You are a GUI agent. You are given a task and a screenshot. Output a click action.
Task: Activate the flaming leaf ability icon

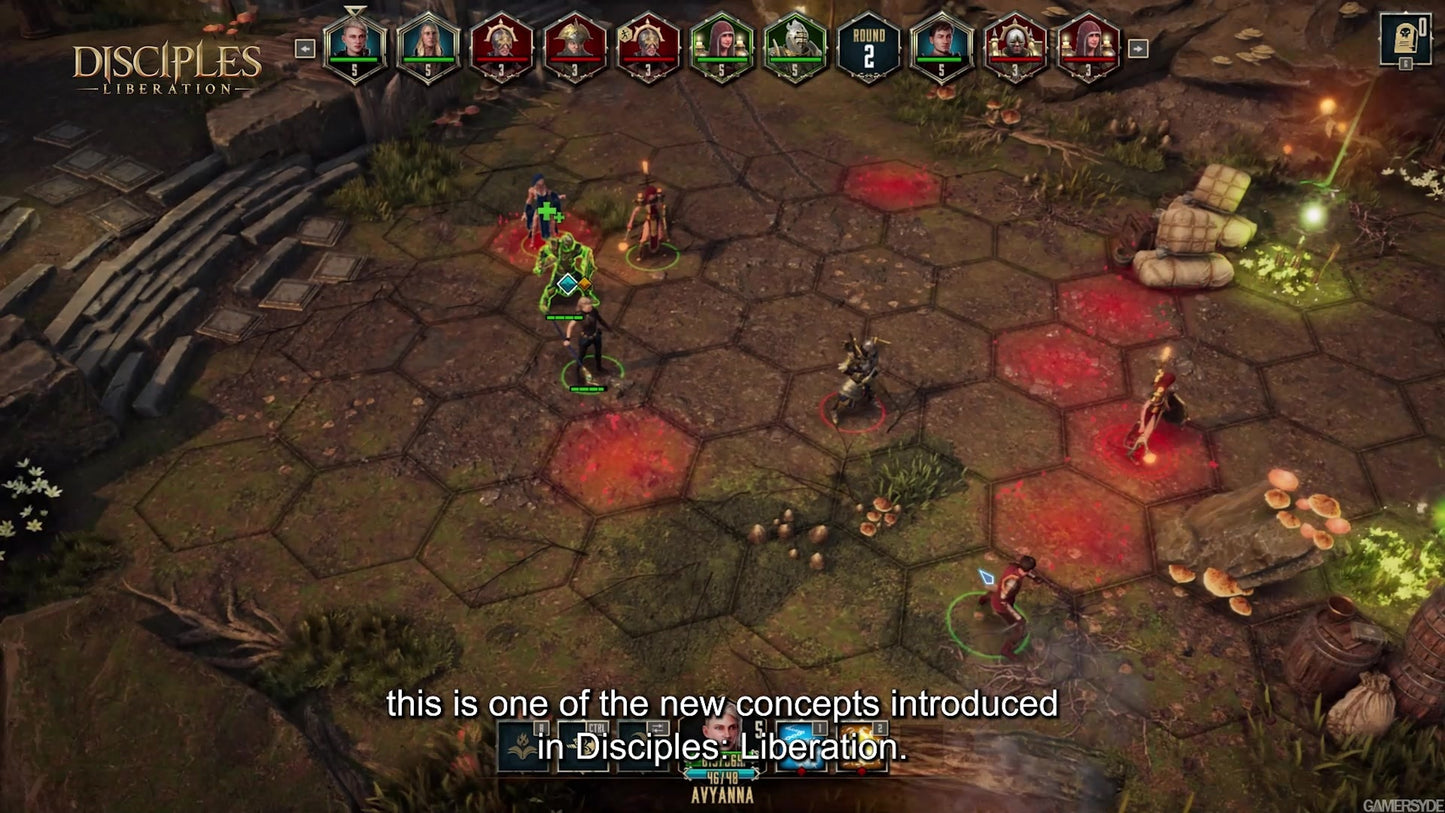523,747
